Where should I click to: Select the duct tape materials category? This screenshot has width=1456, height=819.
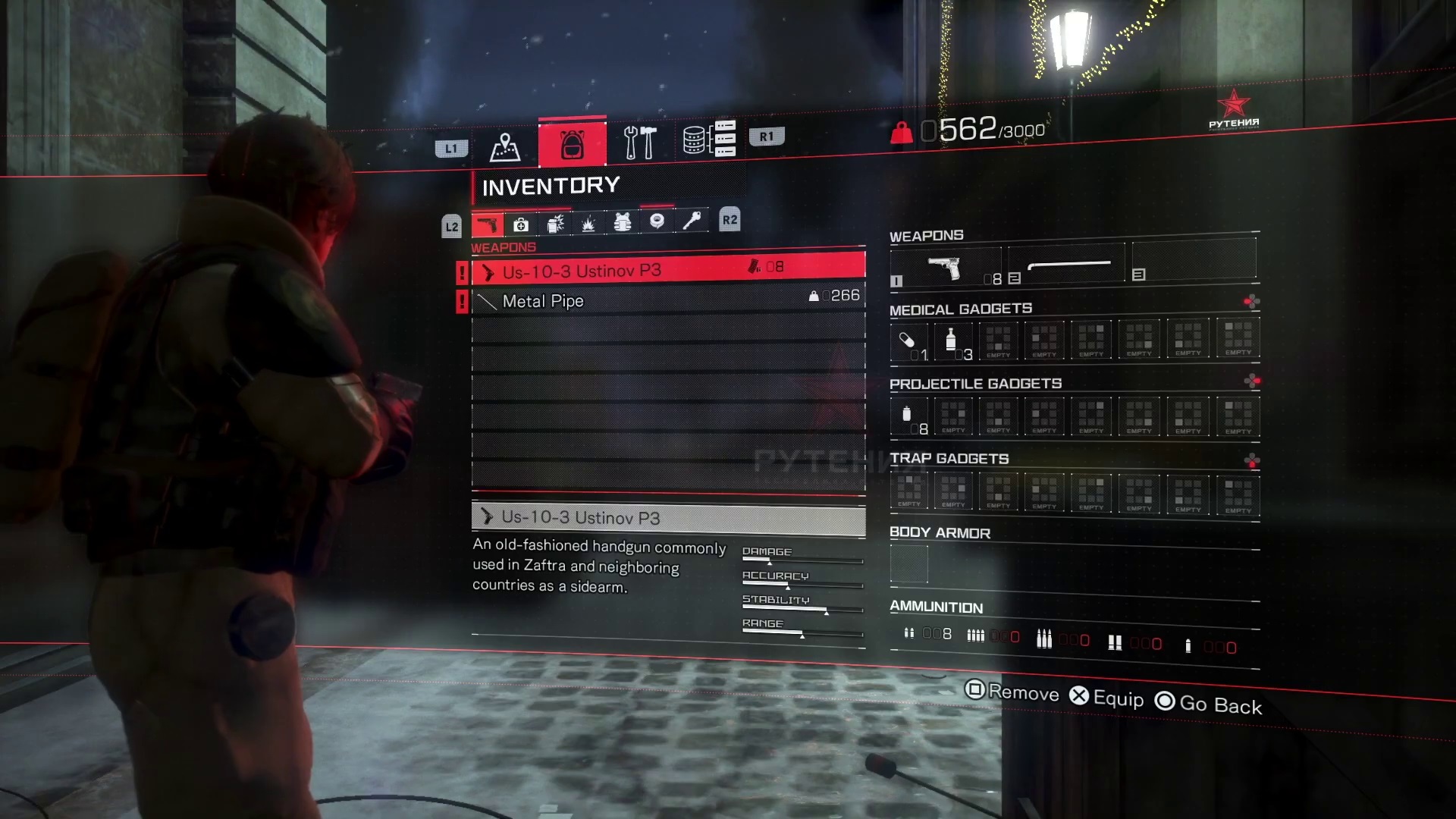click(x=657, y=221)
